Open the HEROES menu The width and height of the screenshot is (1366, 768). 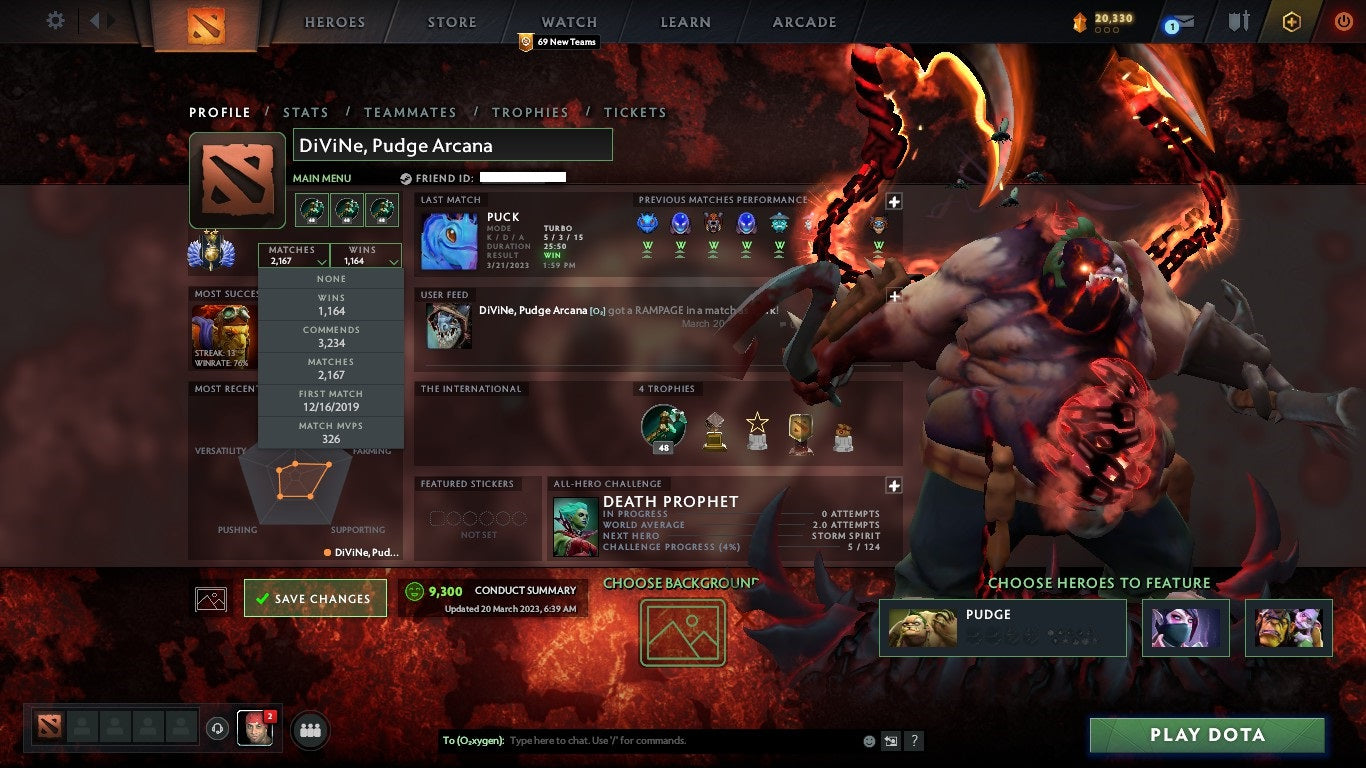(334, 21)
